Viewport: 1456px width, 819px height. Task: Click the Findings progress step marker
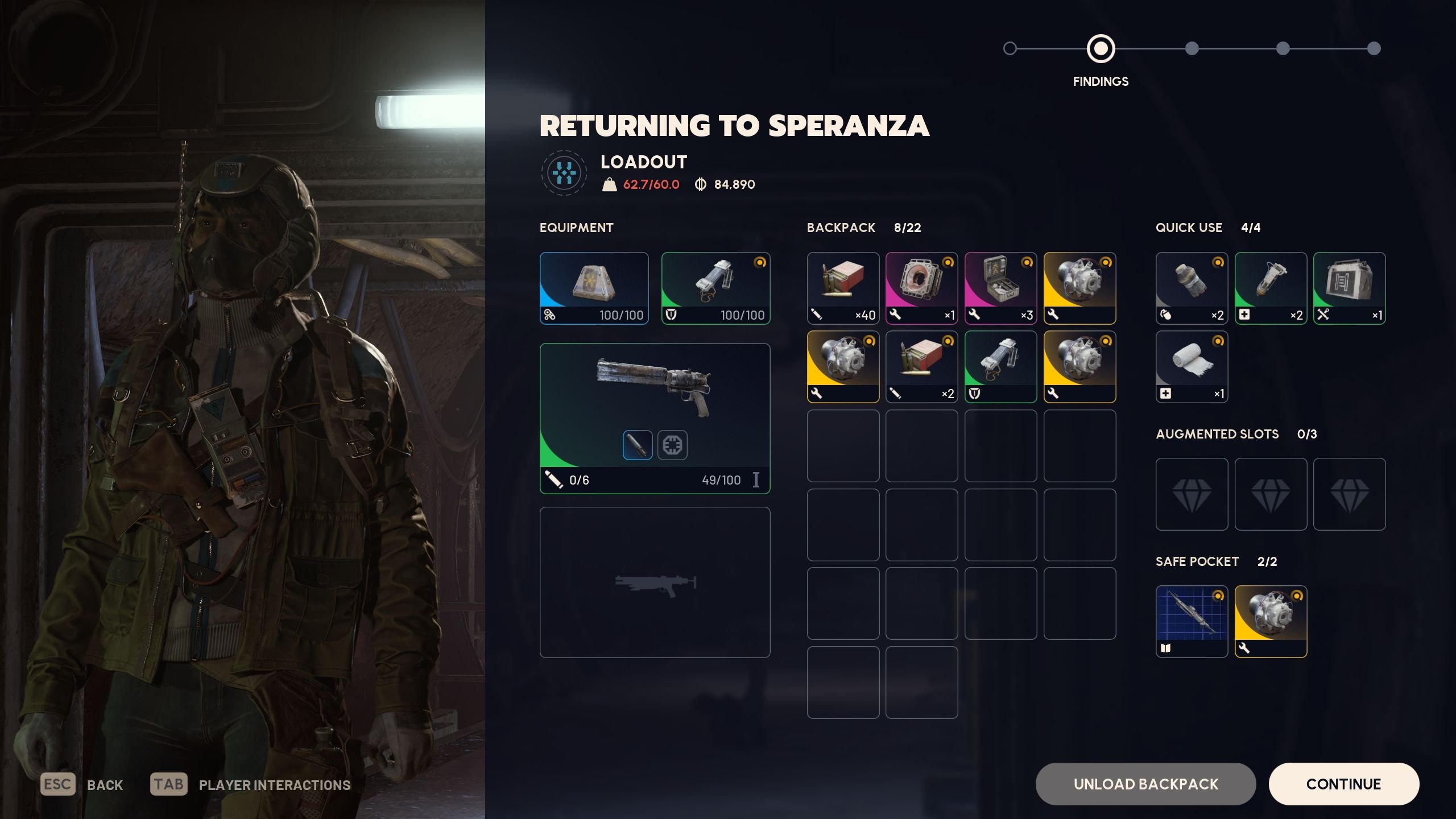1101,49
